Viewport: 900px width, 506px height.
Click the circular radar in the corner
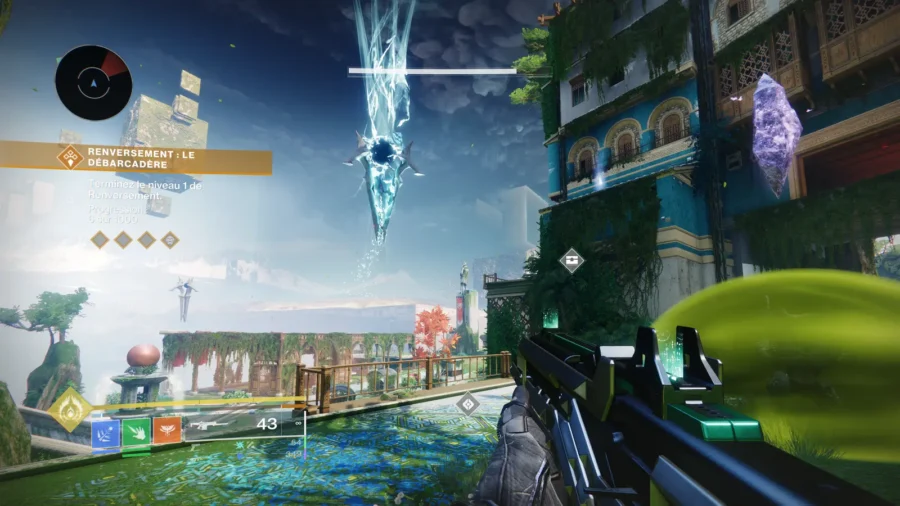click(x=93, y=82)
